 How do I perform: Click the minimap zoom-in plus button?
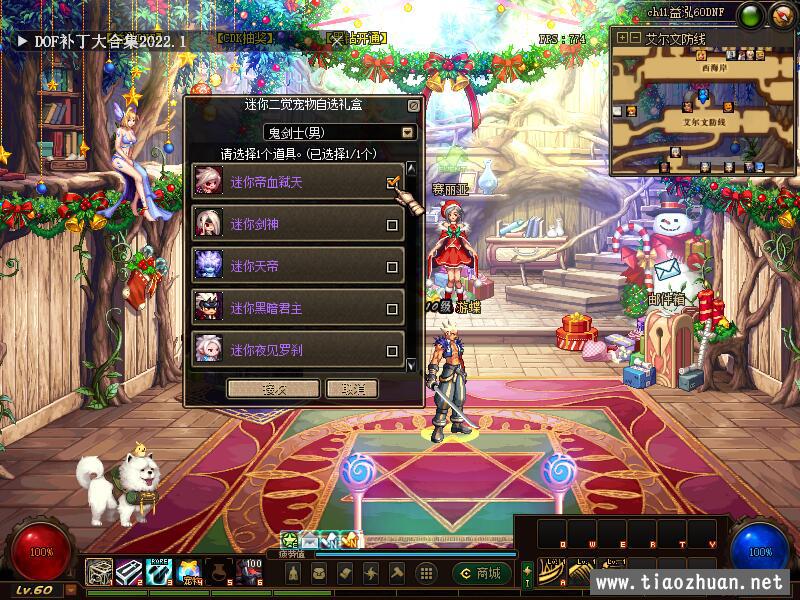pos(622,37)
